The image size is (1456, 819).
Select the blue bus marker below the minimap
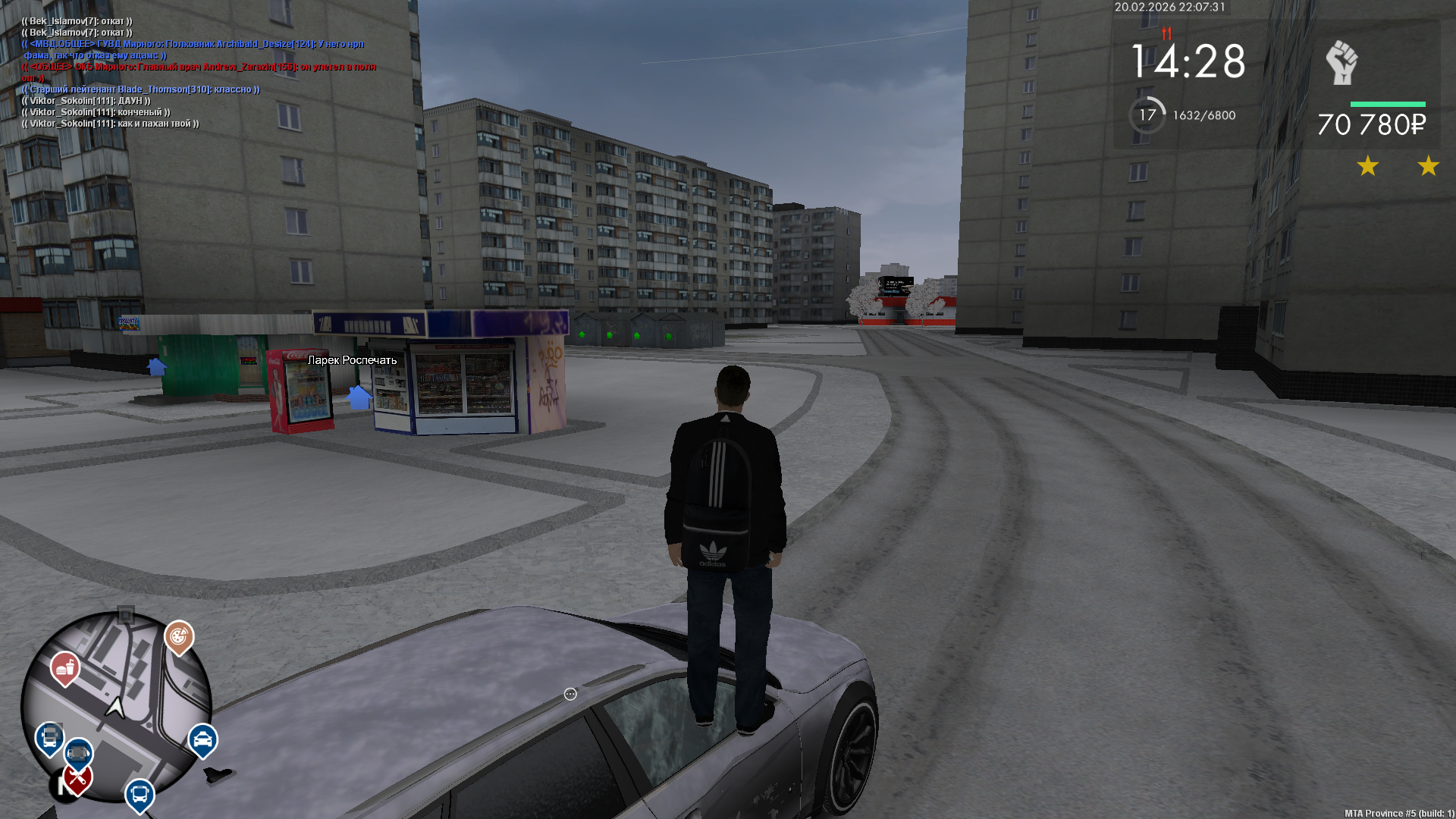tap(140, 795)
